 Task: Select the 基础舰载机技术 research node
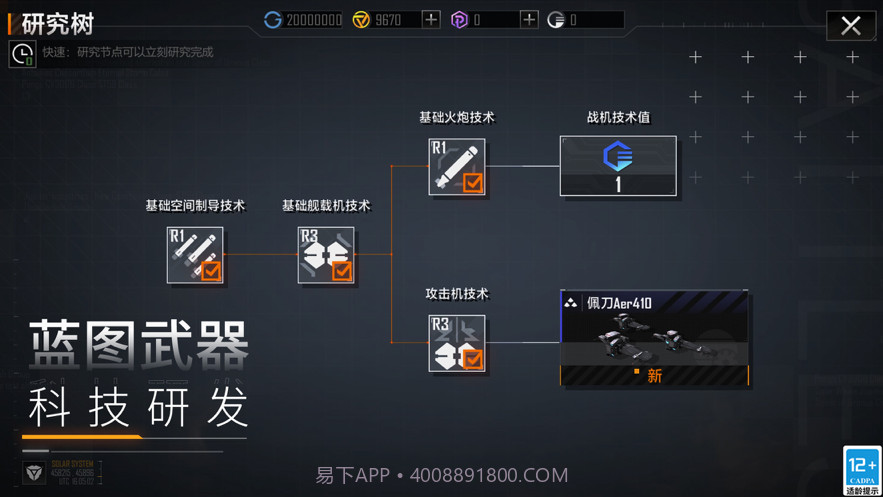(x=326, y=255)
